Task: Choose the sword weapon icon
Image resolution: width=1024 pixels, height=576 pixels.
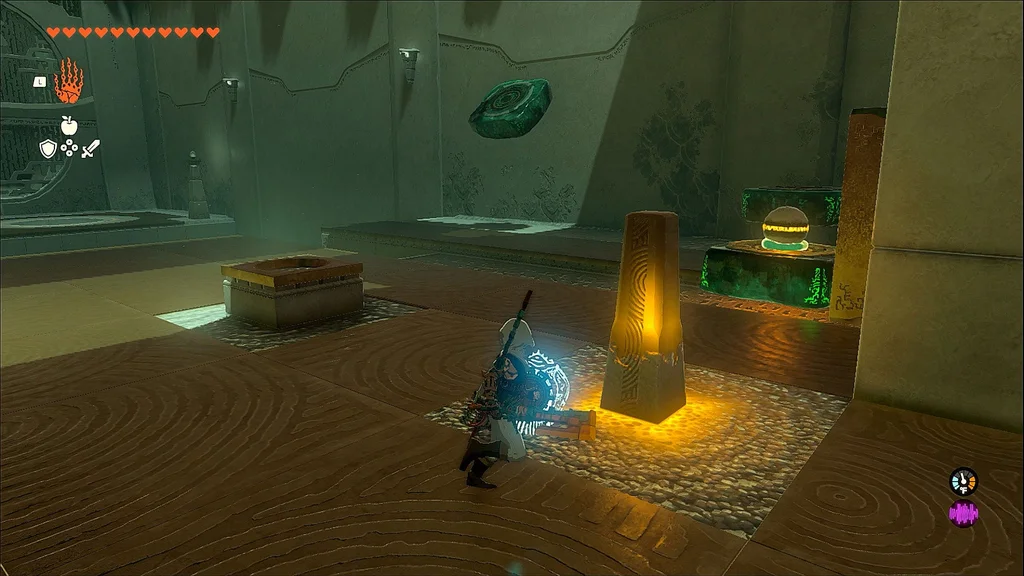Action: click(91, 149)
